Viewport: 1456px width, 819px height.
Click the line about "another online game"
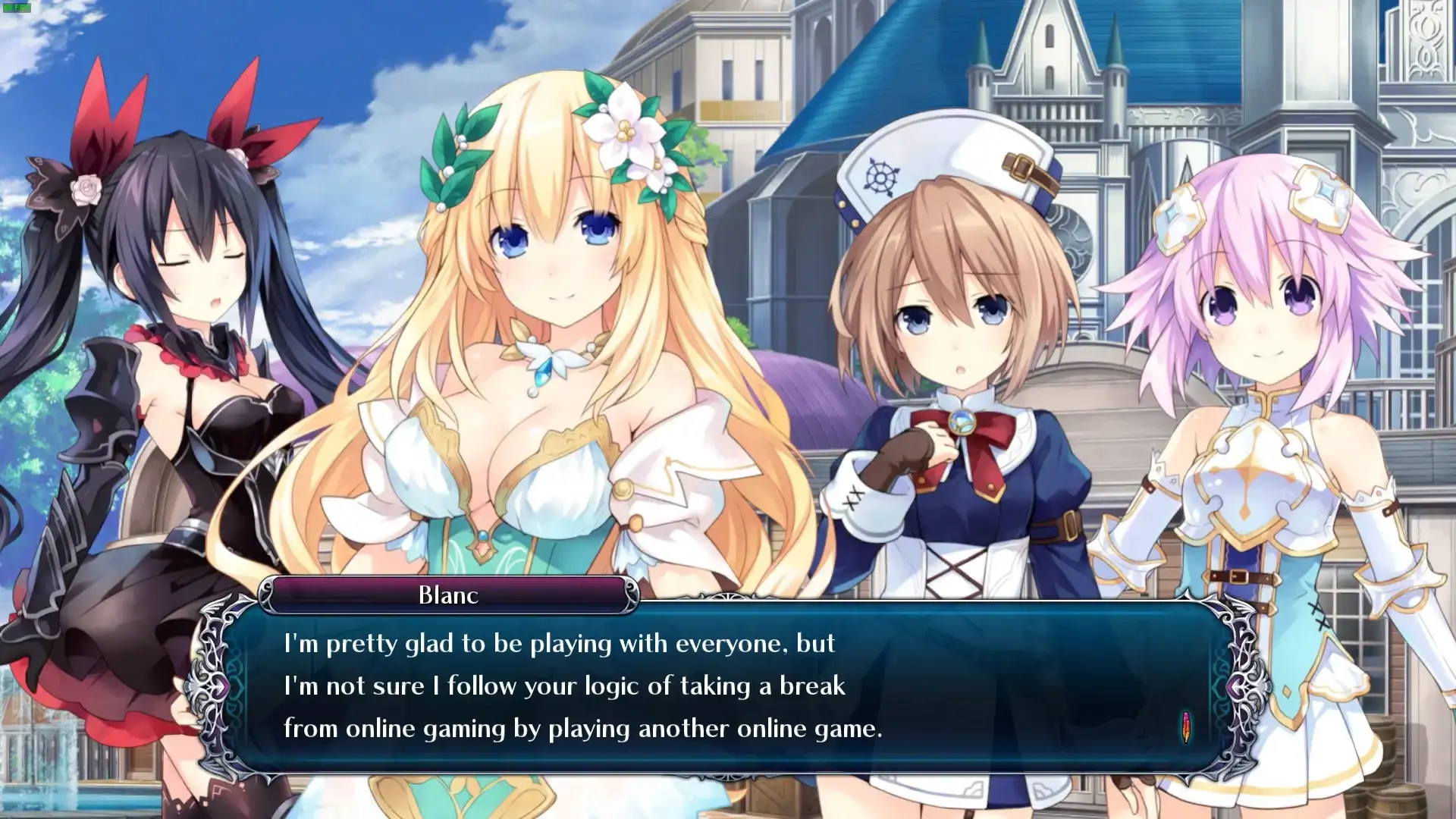582,730
